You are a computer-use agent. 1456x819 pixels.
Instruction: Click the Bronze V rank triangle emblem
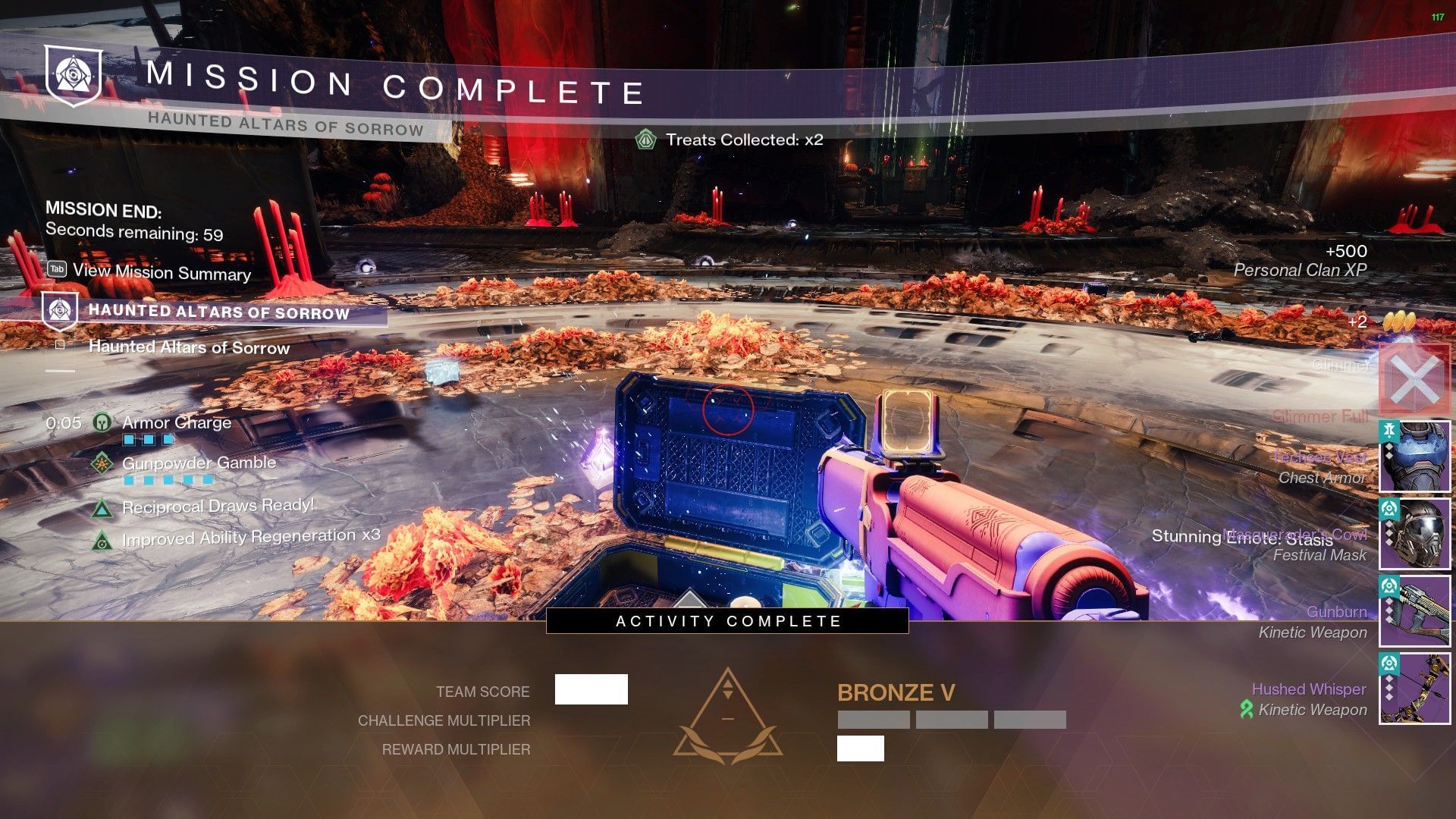728,715
